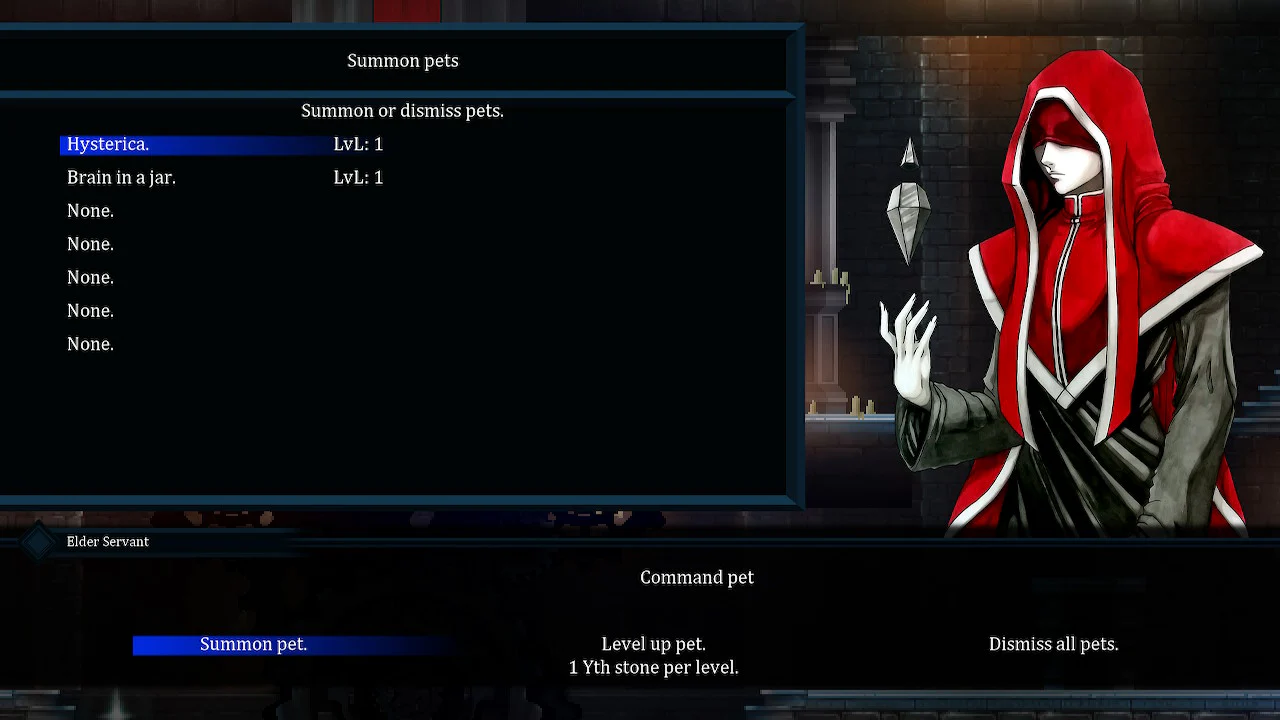Click the Summon pets title bar

402,61
